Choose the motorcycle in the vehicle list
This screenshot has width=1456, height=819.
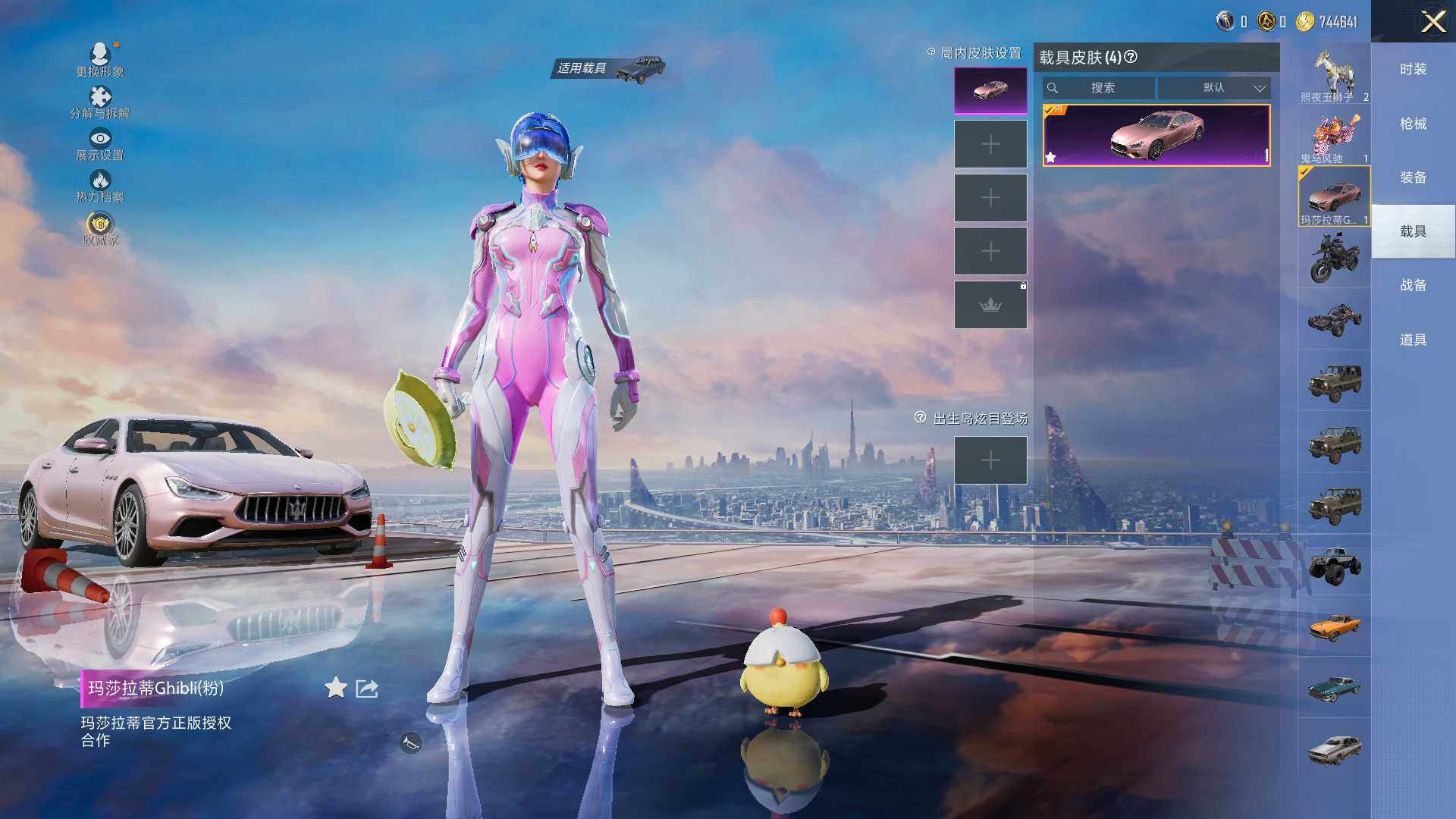(x=1334, y=257)
